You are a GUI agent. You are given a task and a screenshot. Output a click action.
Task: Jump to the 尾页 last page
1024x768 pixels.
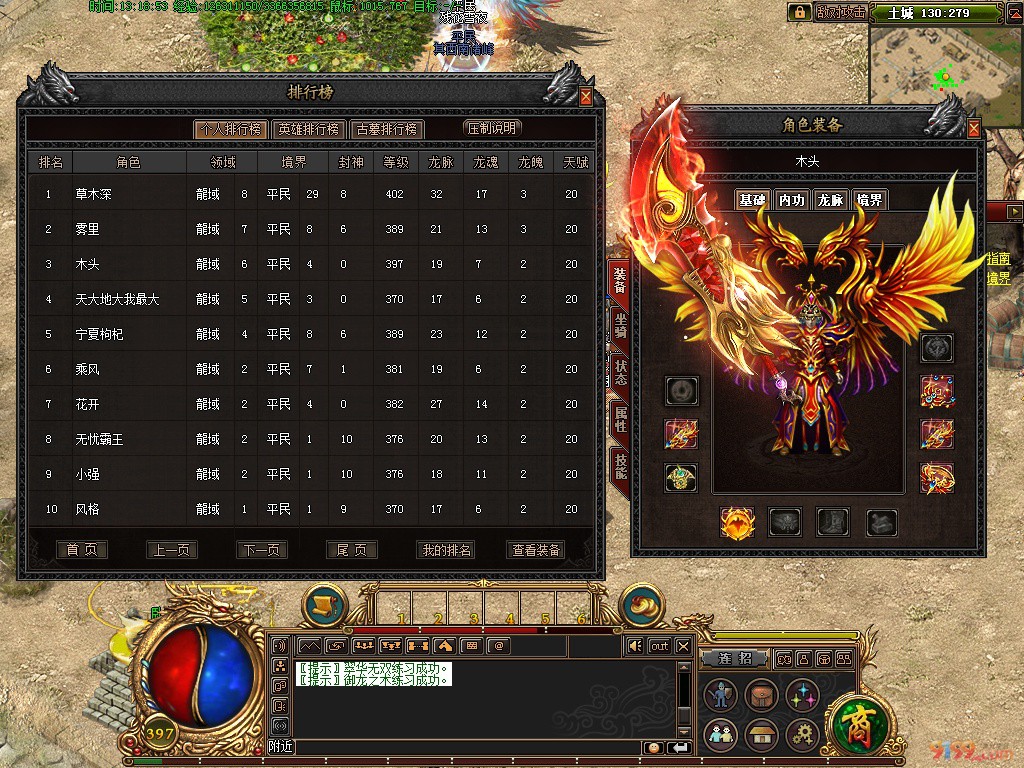coord(352,550)
